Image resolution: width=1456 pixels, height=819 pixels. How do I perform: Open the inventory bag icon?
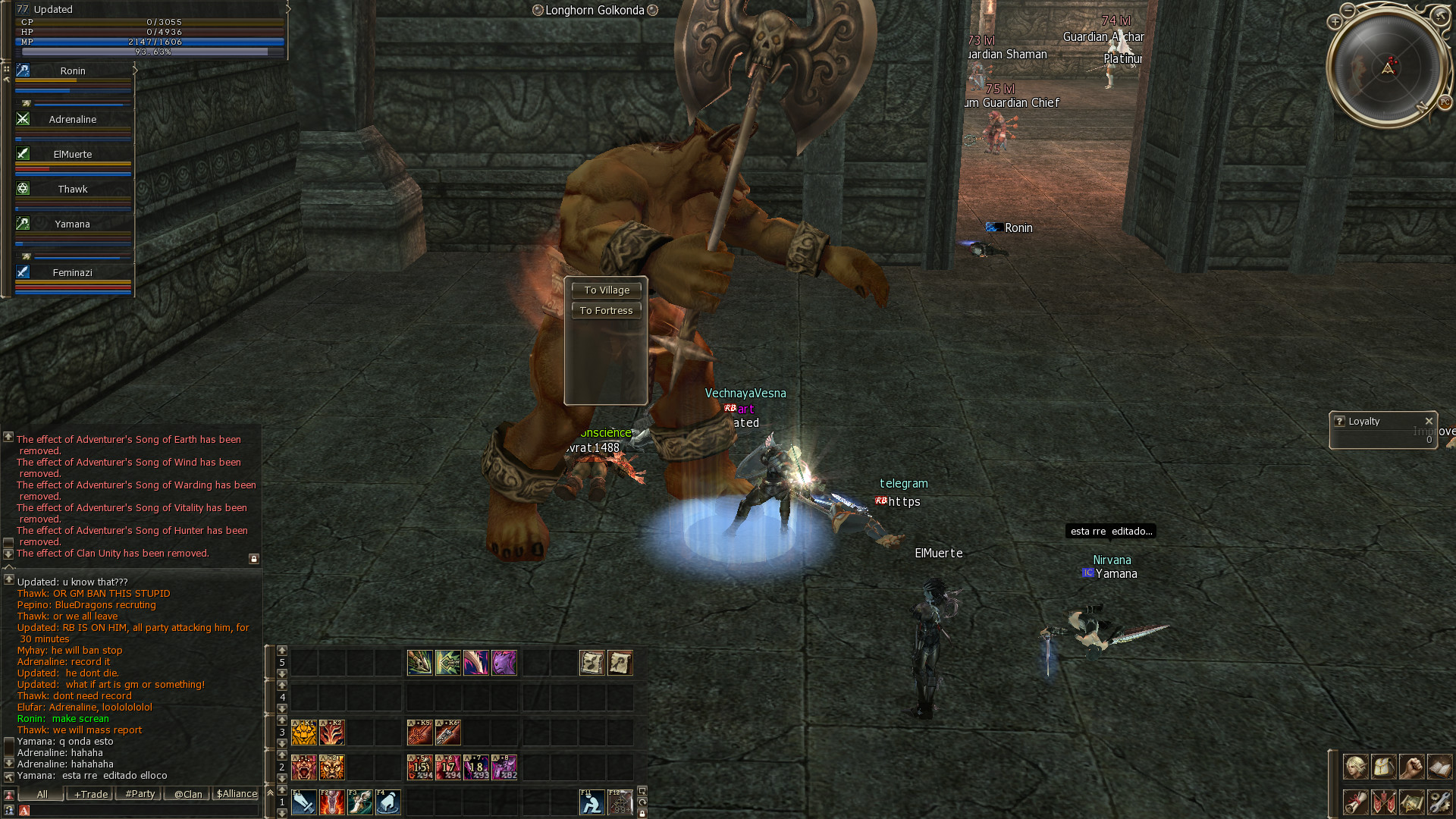coord(1384,767)
